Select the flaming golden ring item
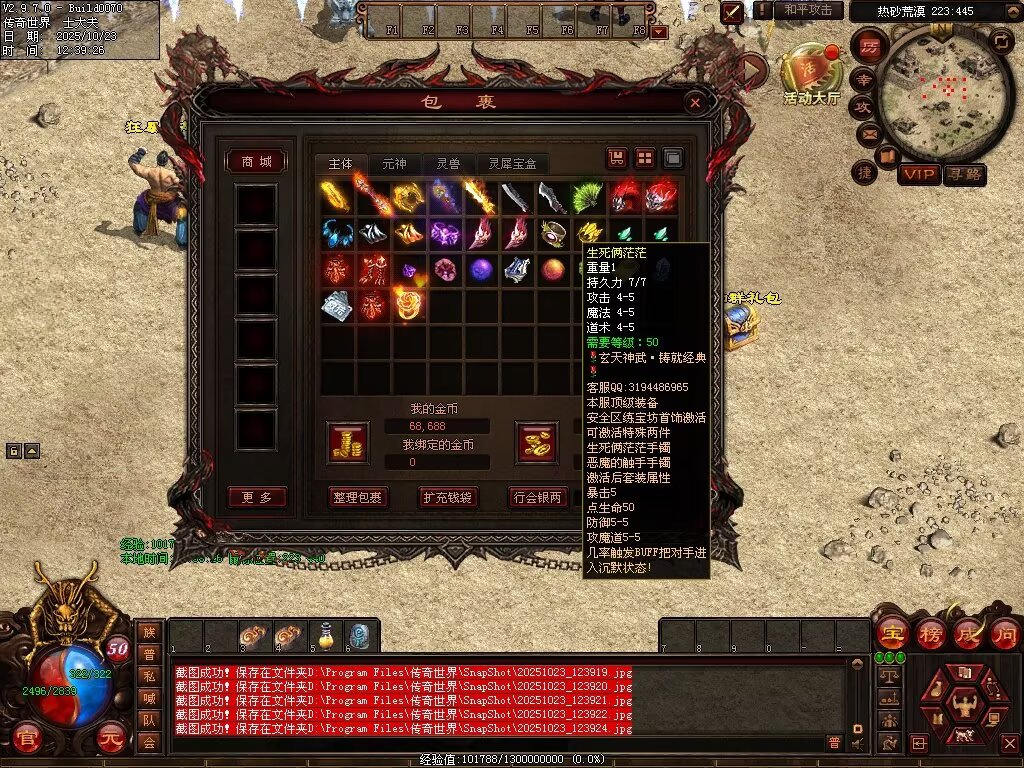The height and width of the screenshot is (768, 1024). (408, 304)
